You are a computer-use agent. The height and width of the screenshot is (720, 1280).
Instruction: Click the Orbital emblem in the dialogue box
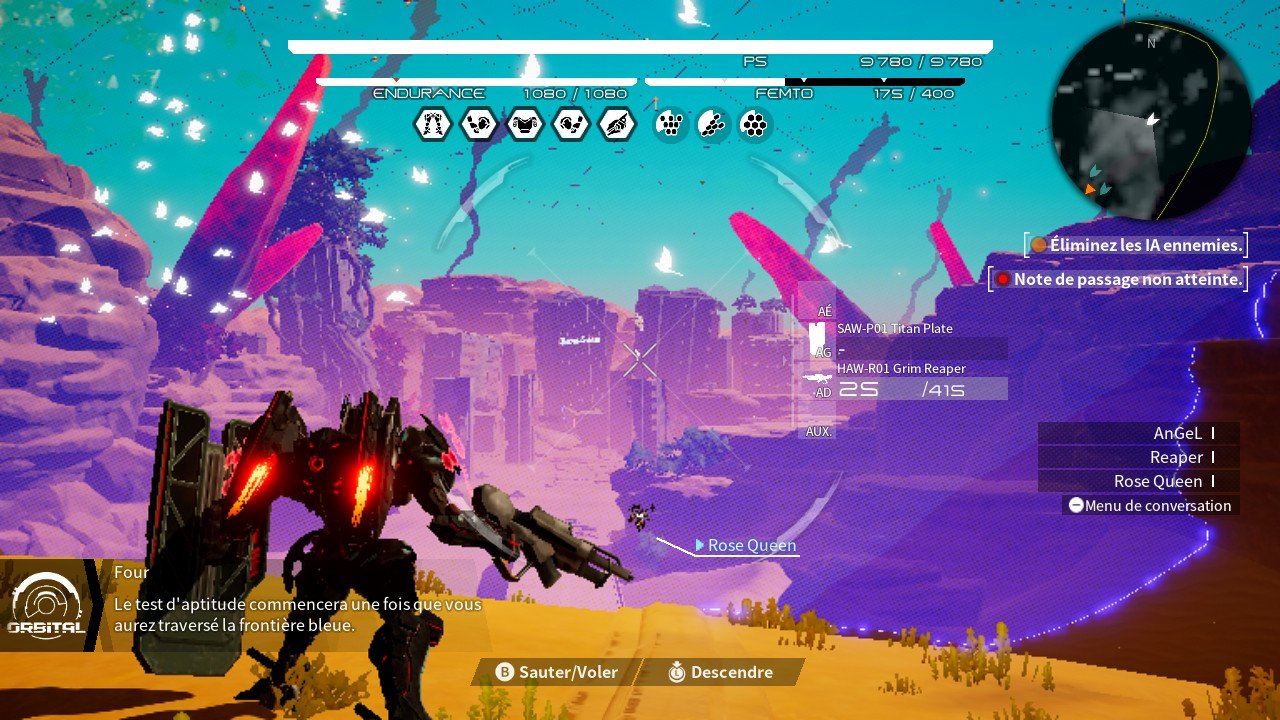coord(45,605)
